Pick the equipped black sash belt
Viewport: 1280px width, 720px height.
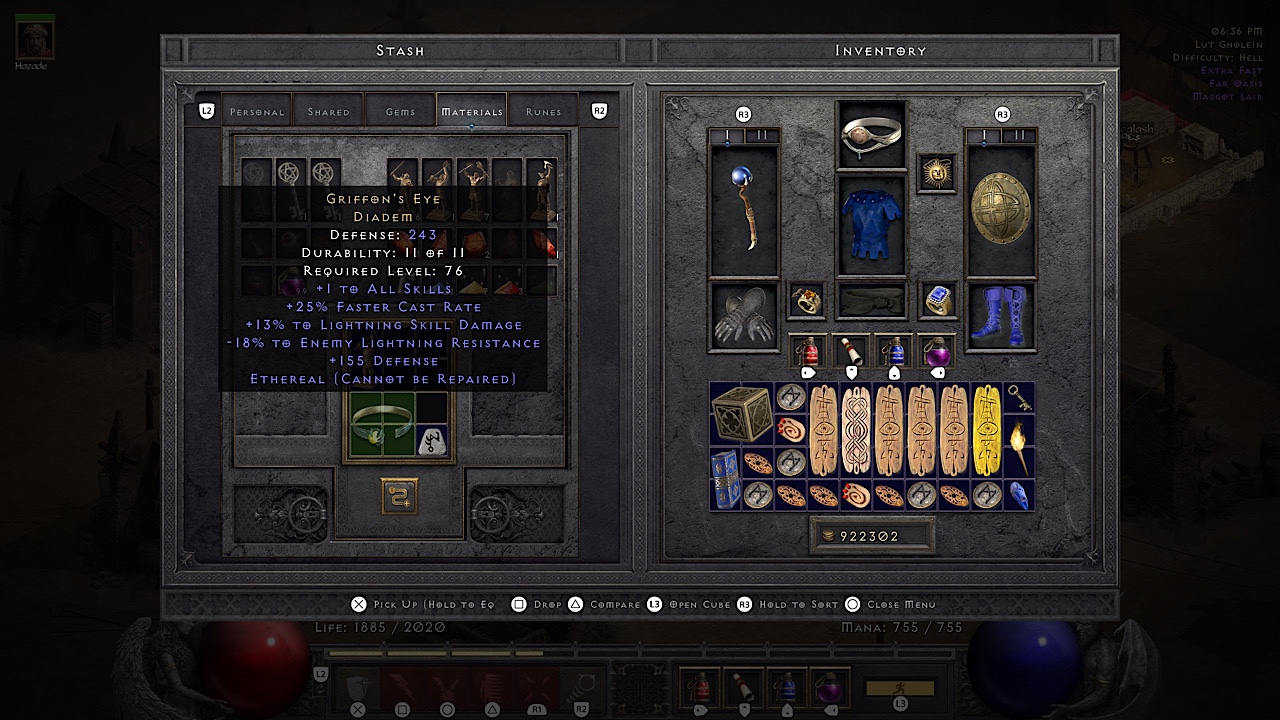(871, 300)
